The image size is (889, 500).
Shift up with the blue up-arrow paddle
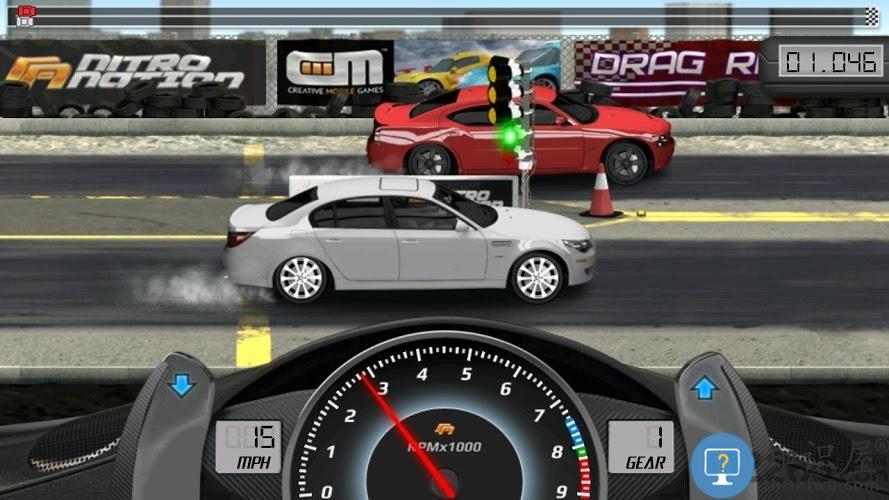tap(706, 388)
